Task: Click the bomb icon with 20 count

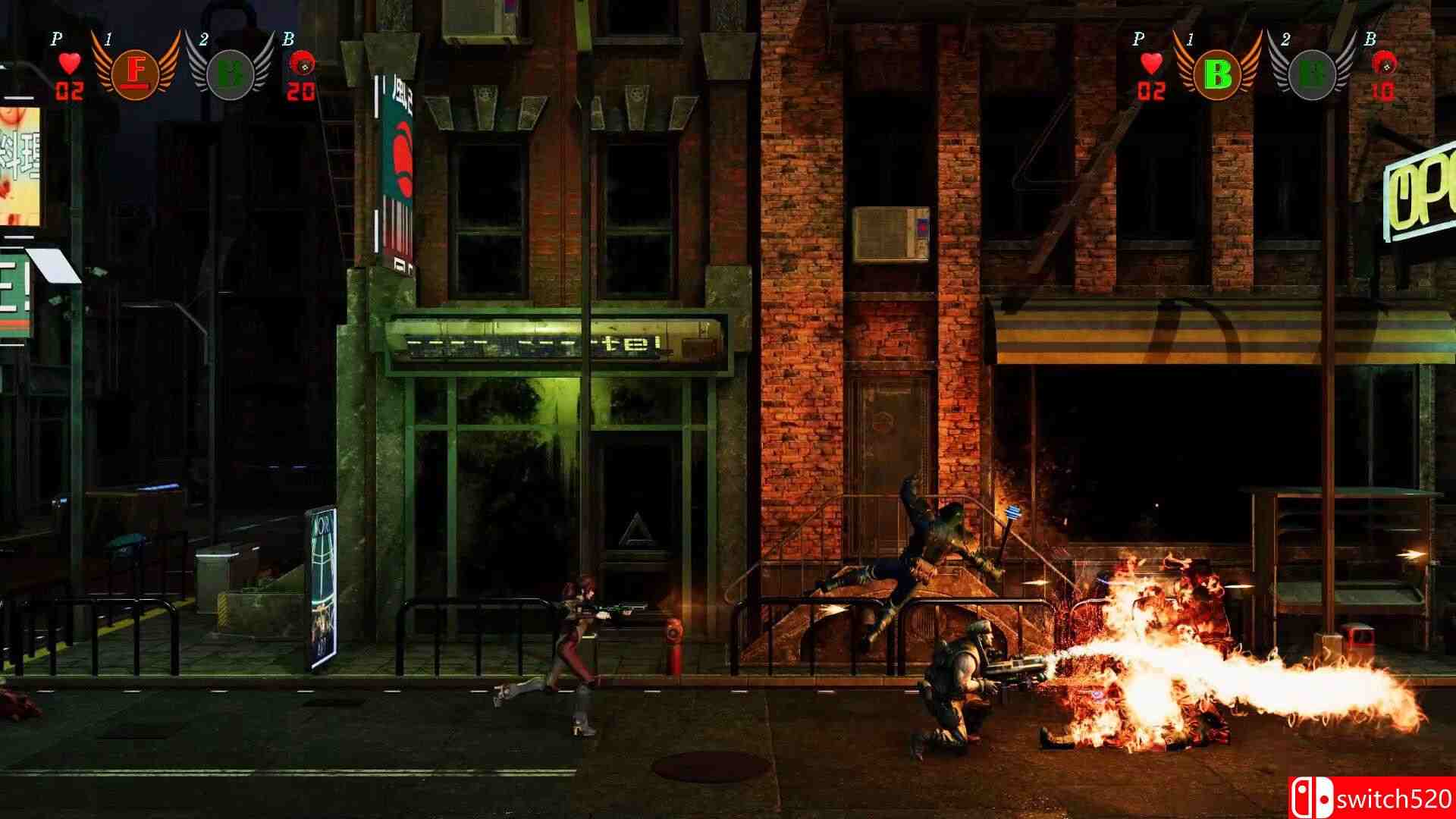Action: 303,64
